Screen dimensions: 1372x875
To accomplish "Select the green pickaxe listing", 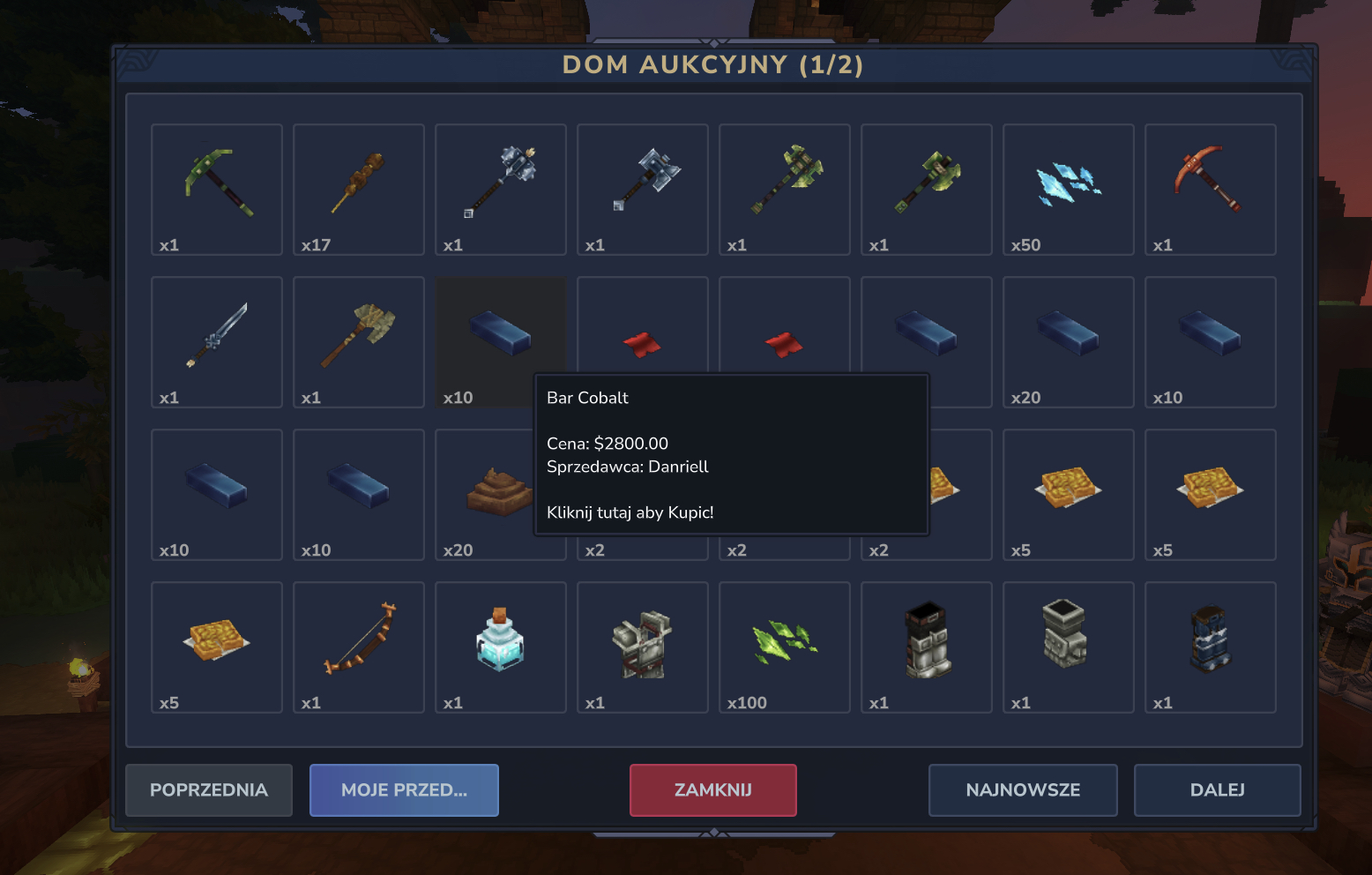I will 217,189.
